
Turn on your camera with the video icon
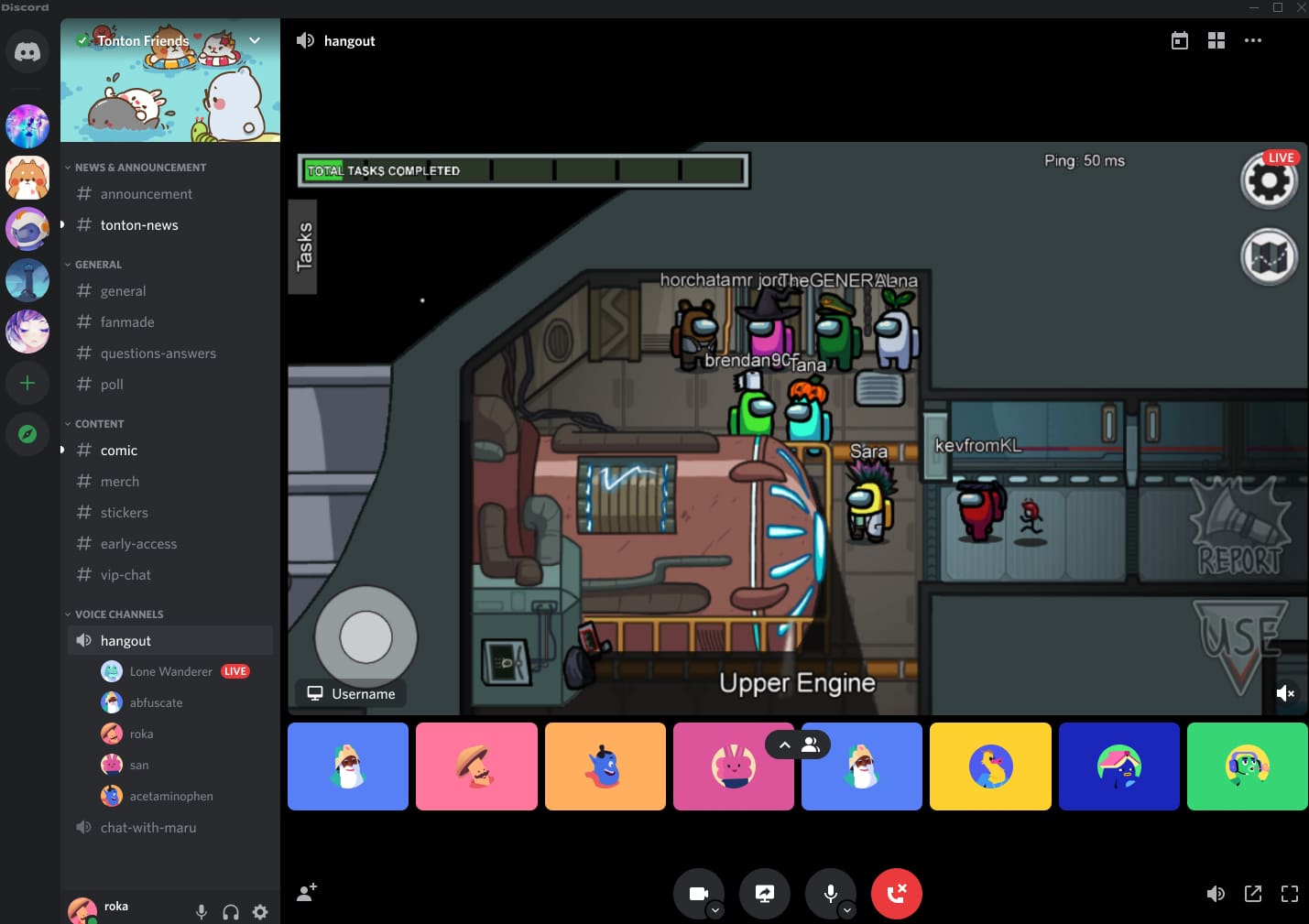[x=699, y=893]
